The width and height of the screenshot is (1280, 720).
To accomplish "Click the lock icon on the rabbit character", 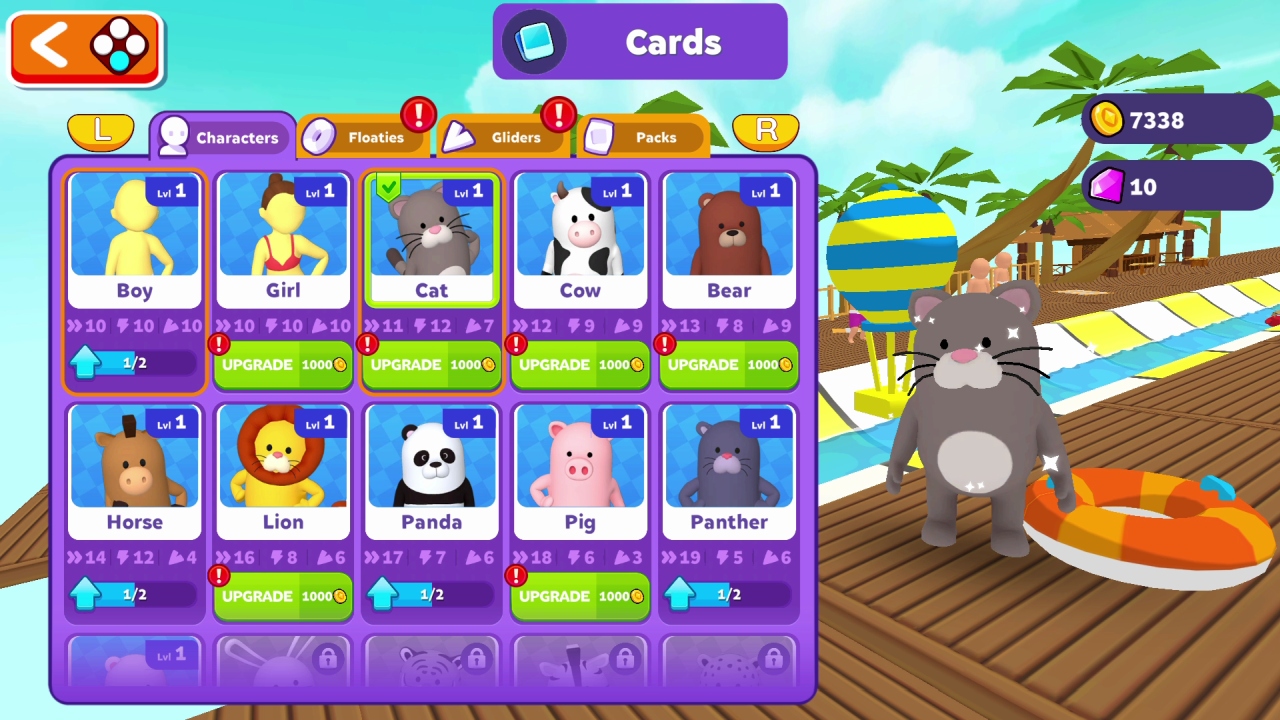I will 326,658.
